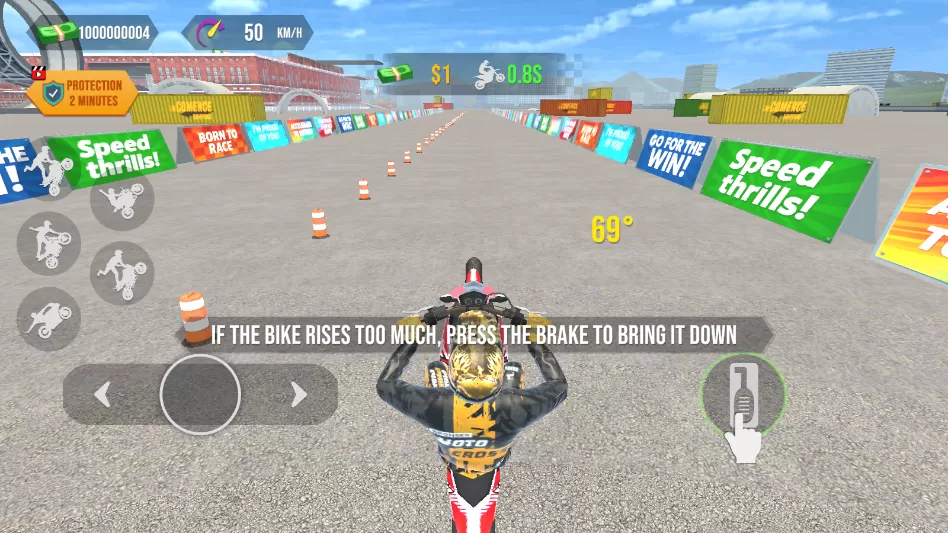Tap the throttle grip button
This screenshot has height=533, width=948.
point(742,396)
